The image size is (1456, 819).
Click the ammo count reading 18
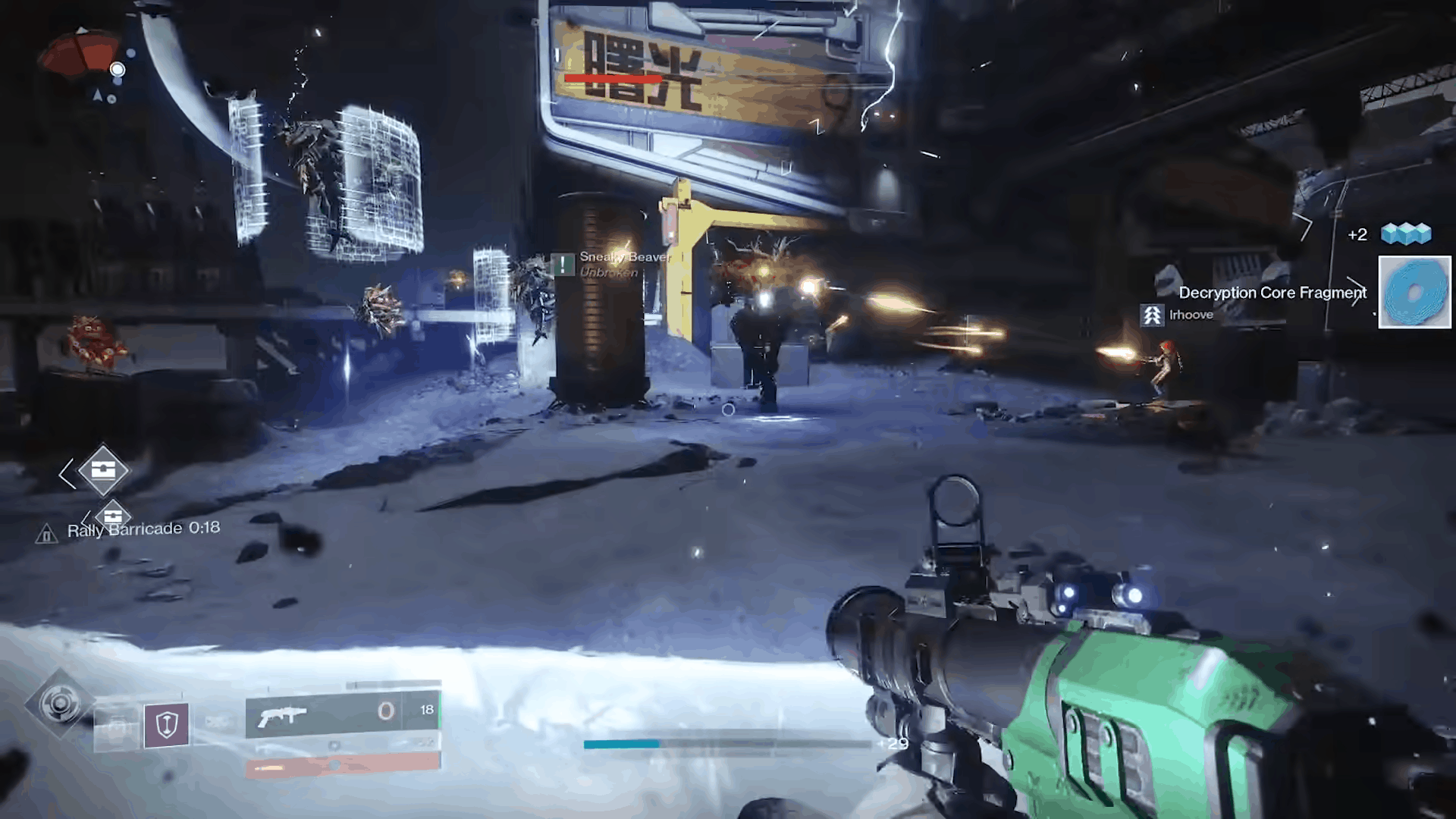[x=426, y=709]
